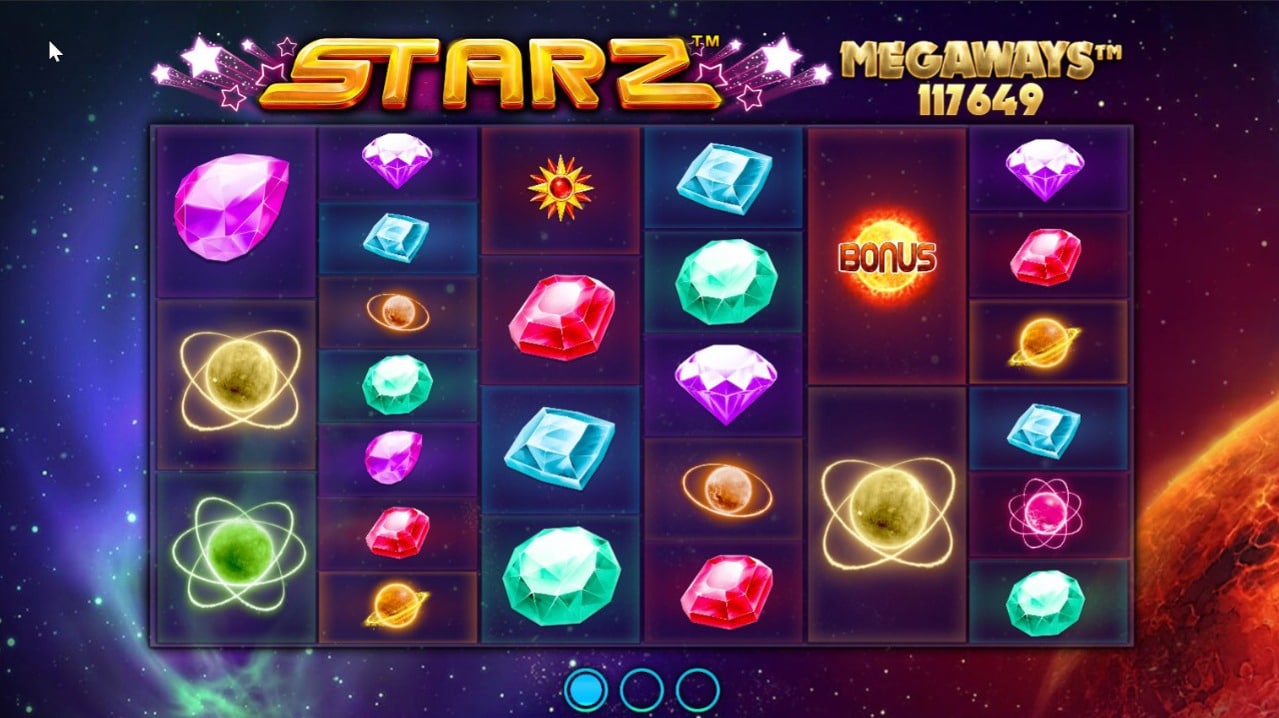Switch to the second intro page dot
This screenshot has height=718, width=1279.
click(x=642, y=689)
